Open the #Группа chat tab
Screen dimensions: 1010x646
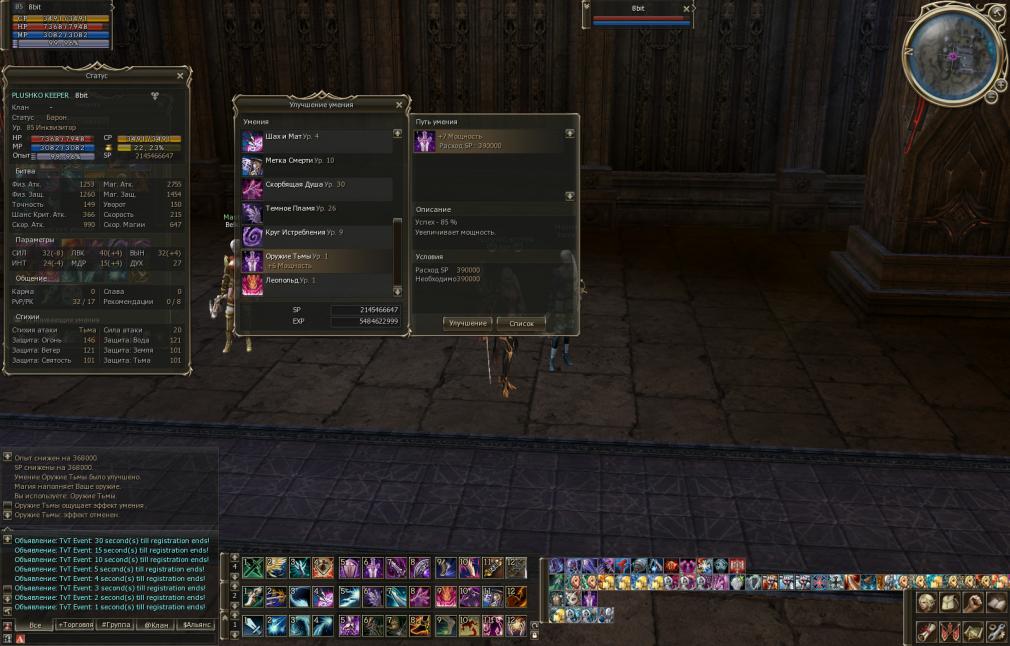coord(116,624)
